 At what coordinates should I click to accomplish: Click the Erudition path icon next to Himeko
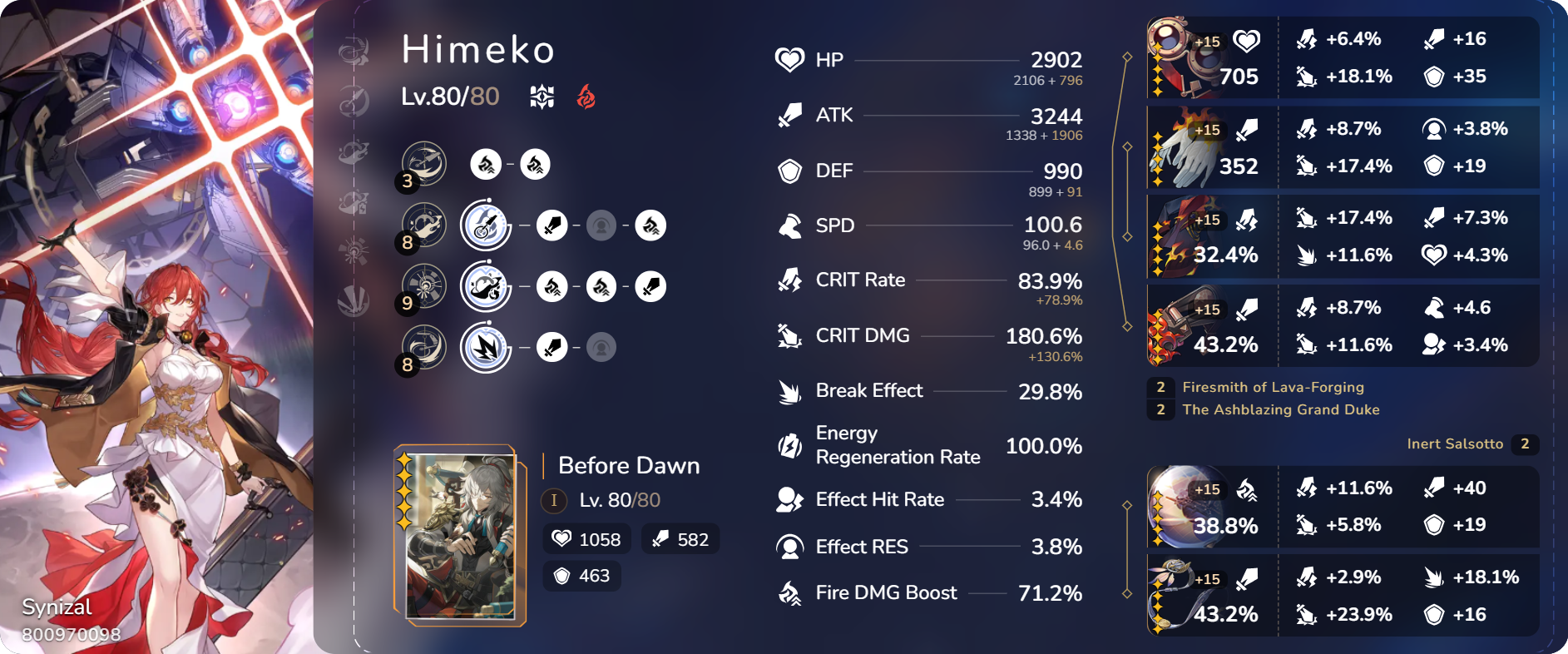541,97
